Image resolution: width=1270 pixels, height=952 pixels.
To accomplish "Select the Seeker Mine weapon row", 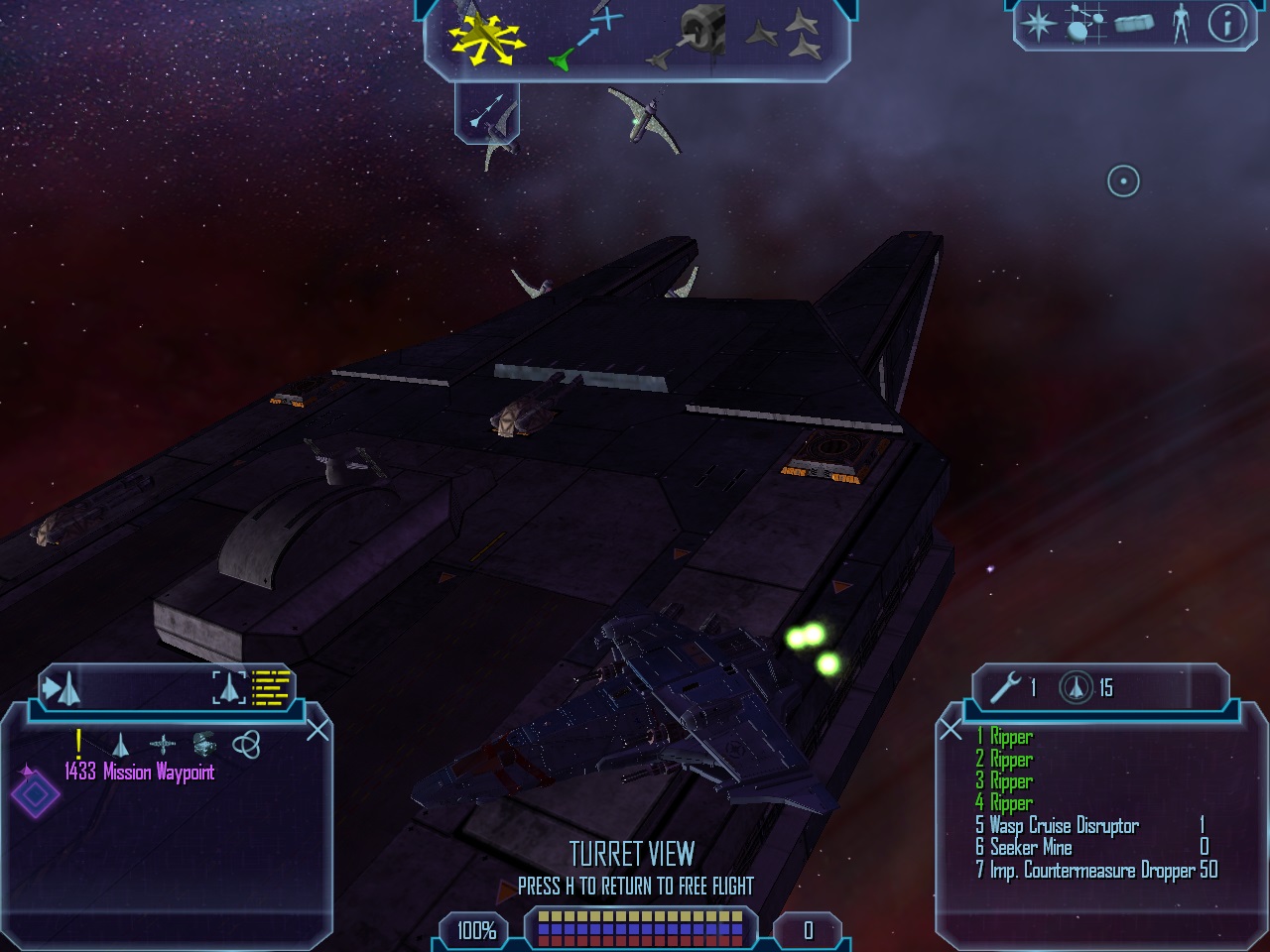I will coord(1031,848).
